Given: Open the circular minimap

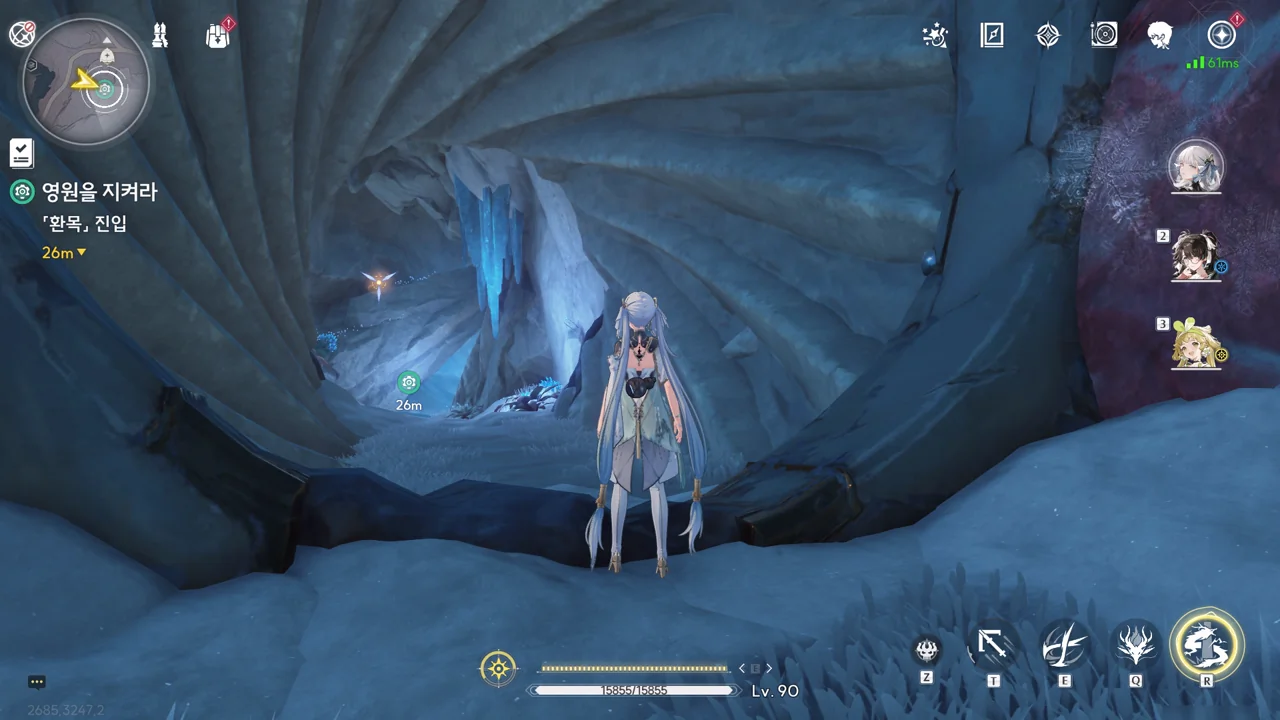Looking at the screenshot, I should coord(86,82).
